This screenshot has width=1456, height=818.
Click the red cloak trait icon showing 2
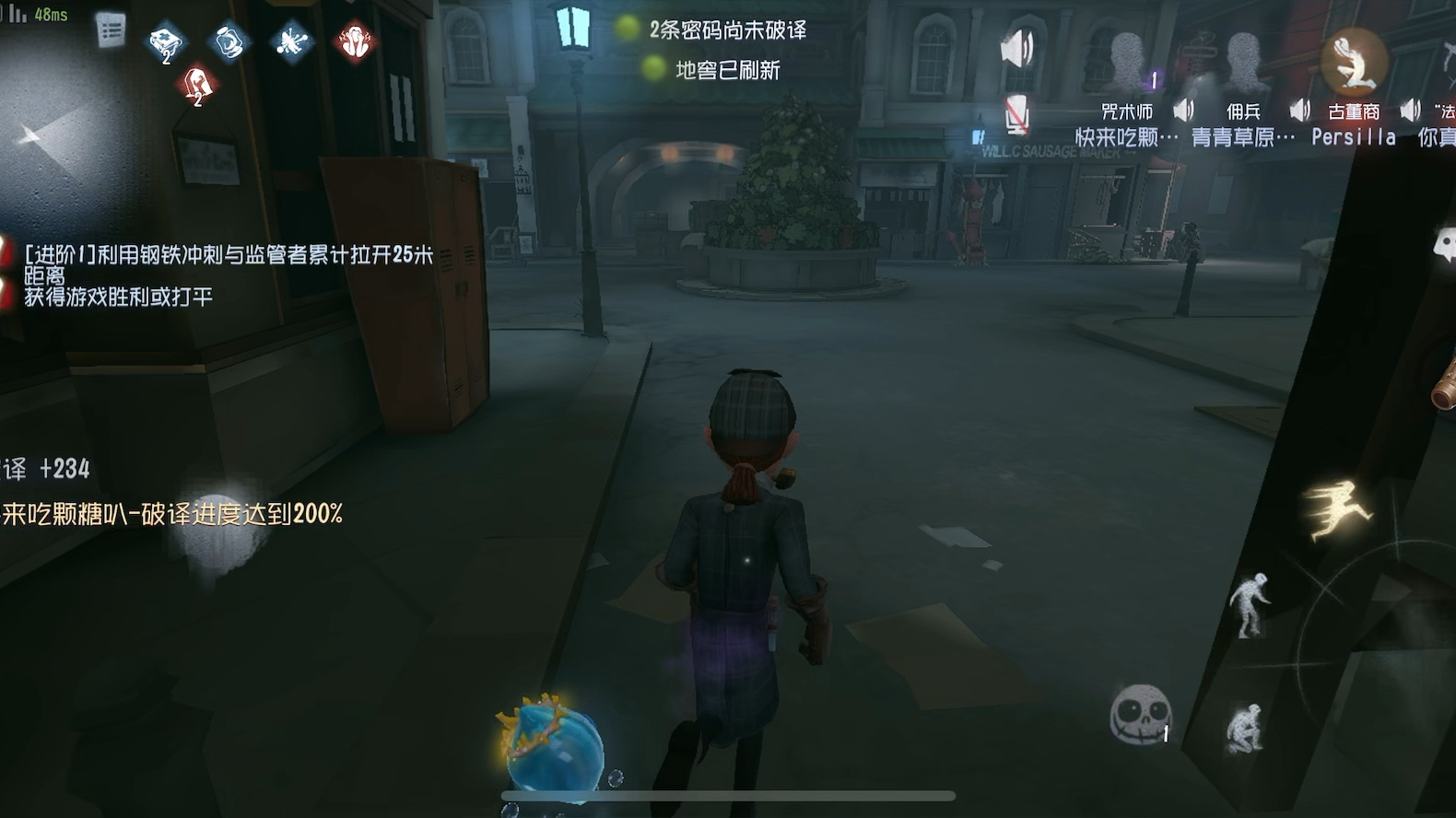coord(195,83)
